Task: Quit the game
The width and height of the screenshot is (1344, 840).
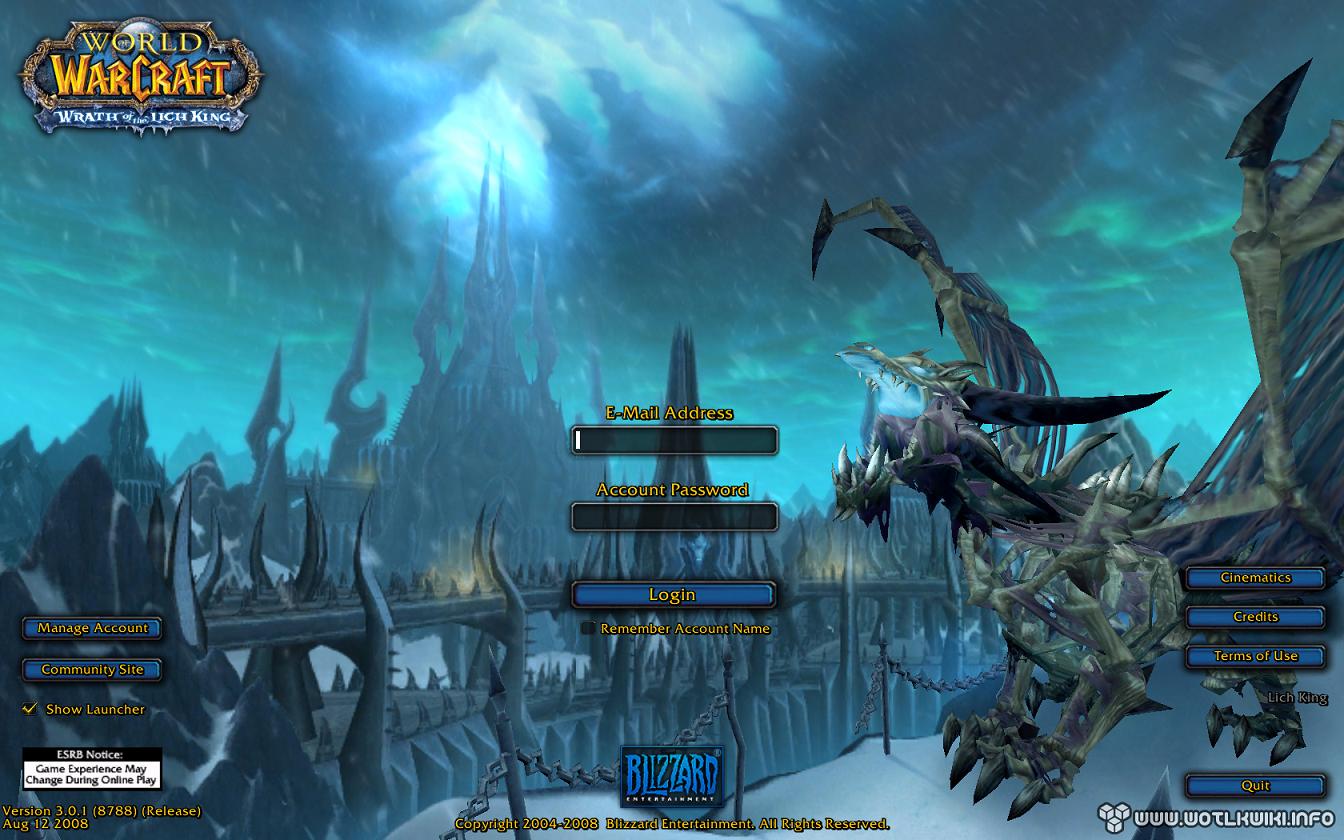Action: (x=1255, y=785)
